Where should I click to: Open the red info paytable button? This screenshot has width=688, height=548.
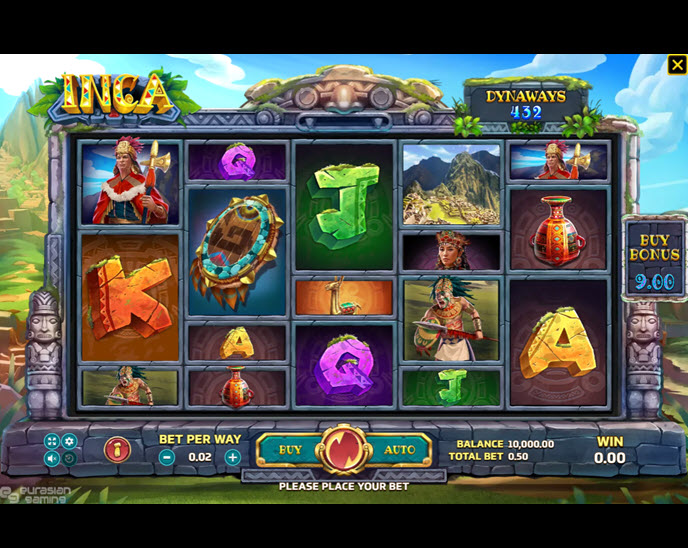point(117,450)
